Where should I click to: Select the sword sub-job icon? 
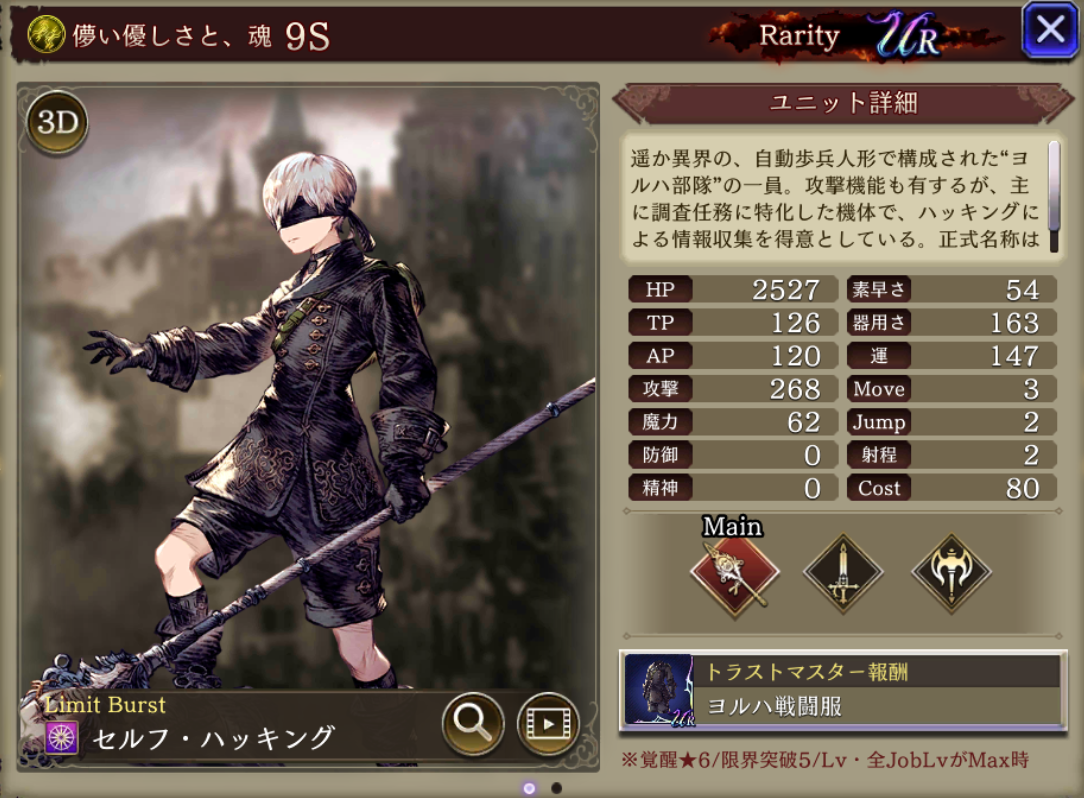[842, 574]
